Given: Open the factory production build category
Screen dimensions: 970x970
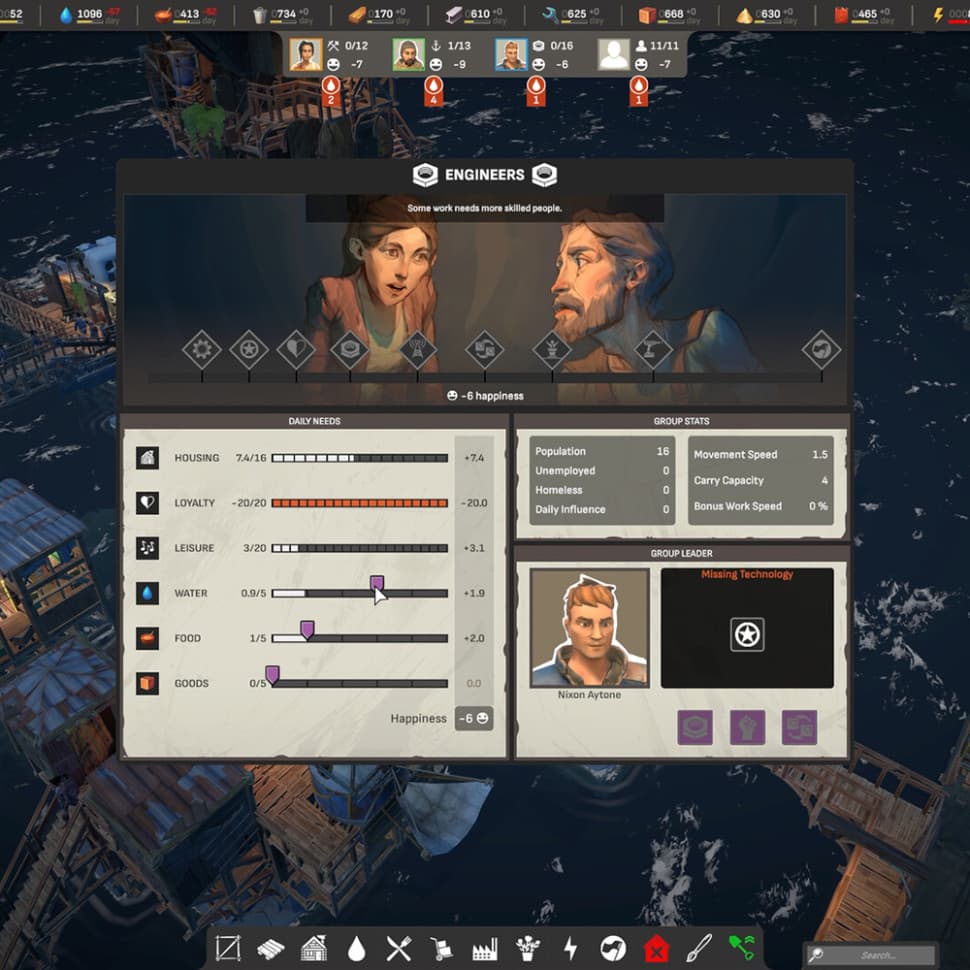Looking at the screenshot, I should 485,947.
